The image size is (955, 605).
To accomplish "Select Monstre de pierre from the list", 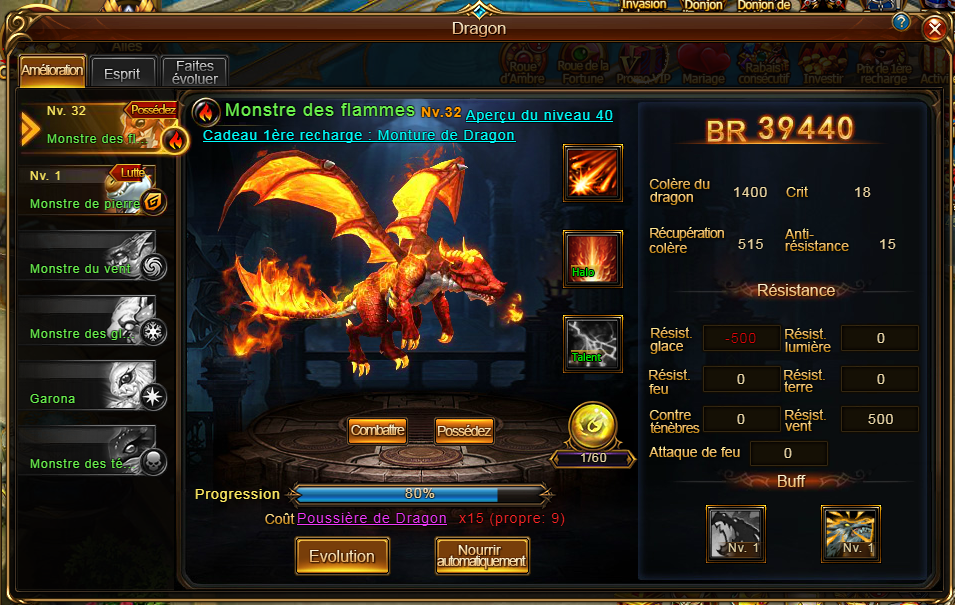I will [92, 192].
